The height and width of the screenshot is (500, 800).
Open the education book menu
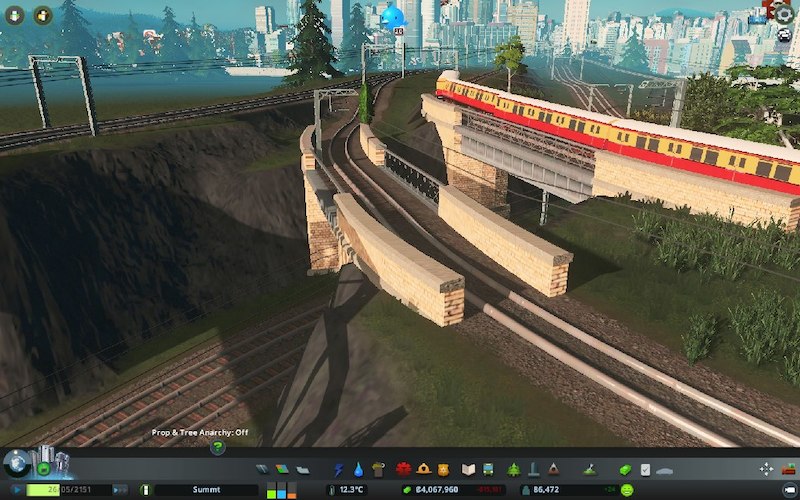[x=468, y=468]
